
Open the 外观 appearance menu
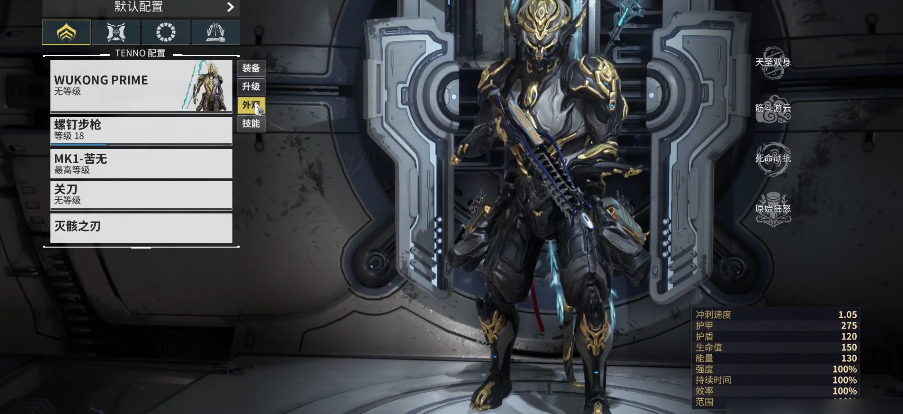(x=251, y=105)
